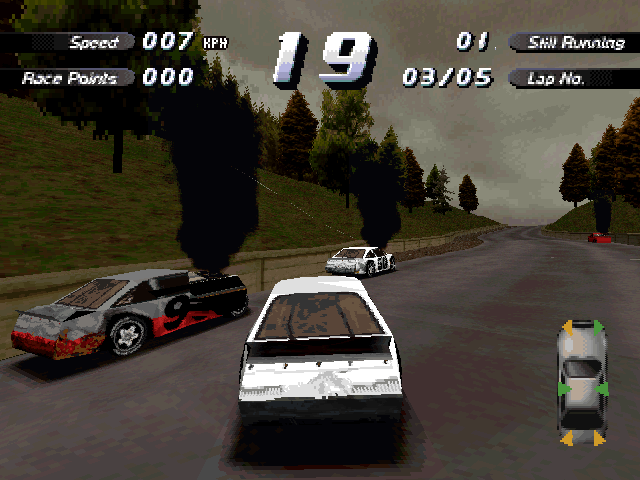Click the car damage indicator icon

click(581, 383)
